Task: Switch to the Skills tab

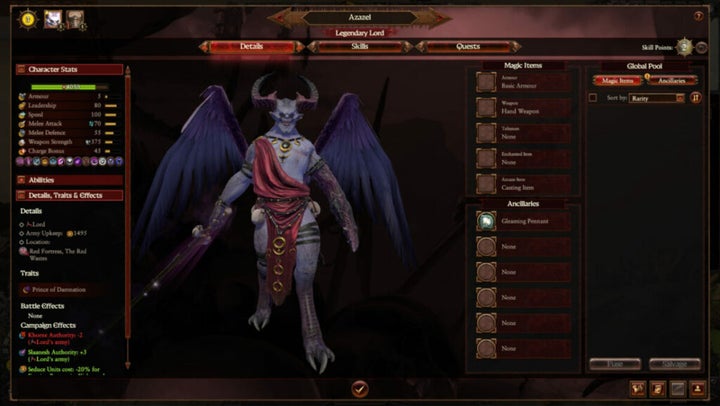Action: [x=360, y=46]
